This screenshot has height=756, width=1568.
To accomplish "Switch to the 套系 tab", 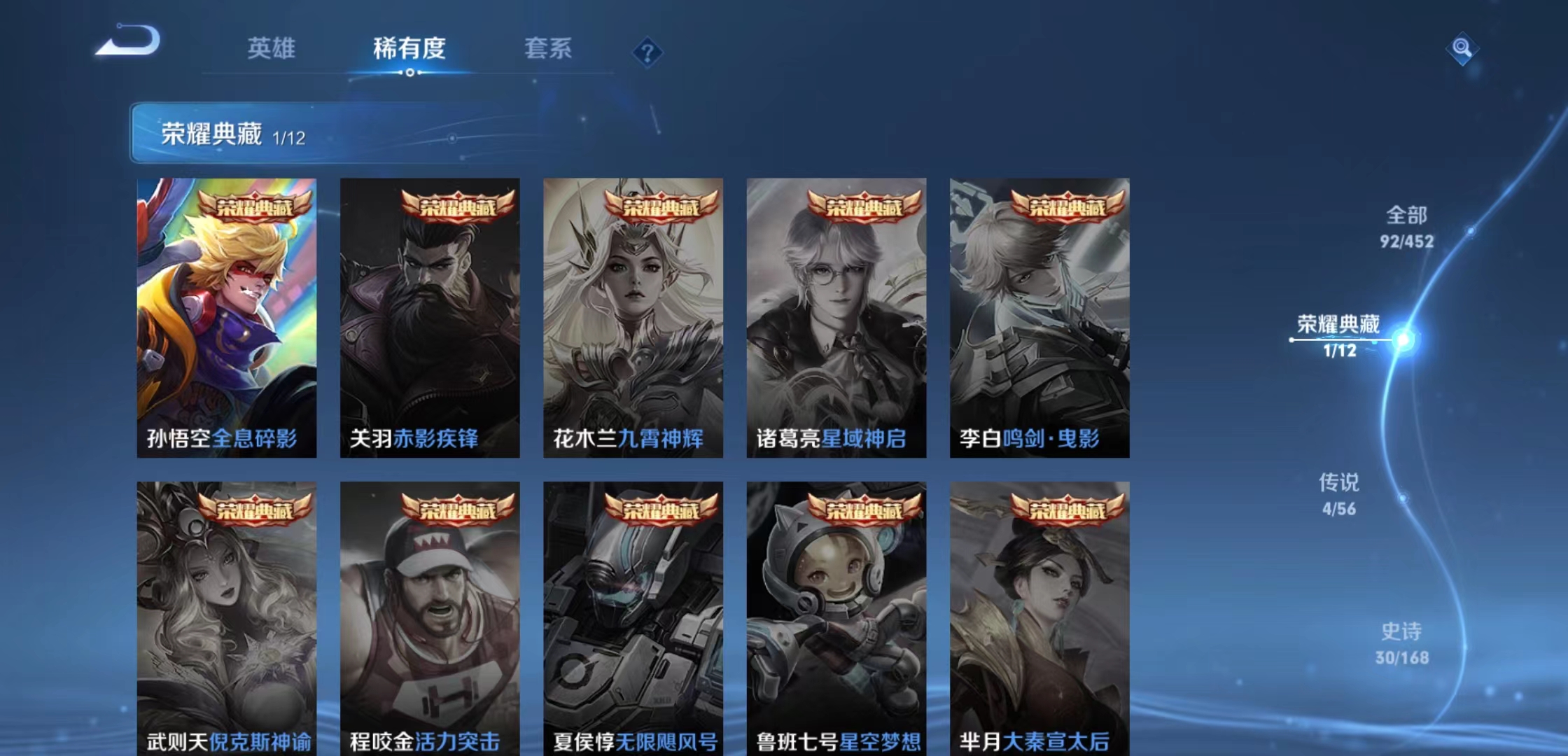I will click(x=549, y=49).
